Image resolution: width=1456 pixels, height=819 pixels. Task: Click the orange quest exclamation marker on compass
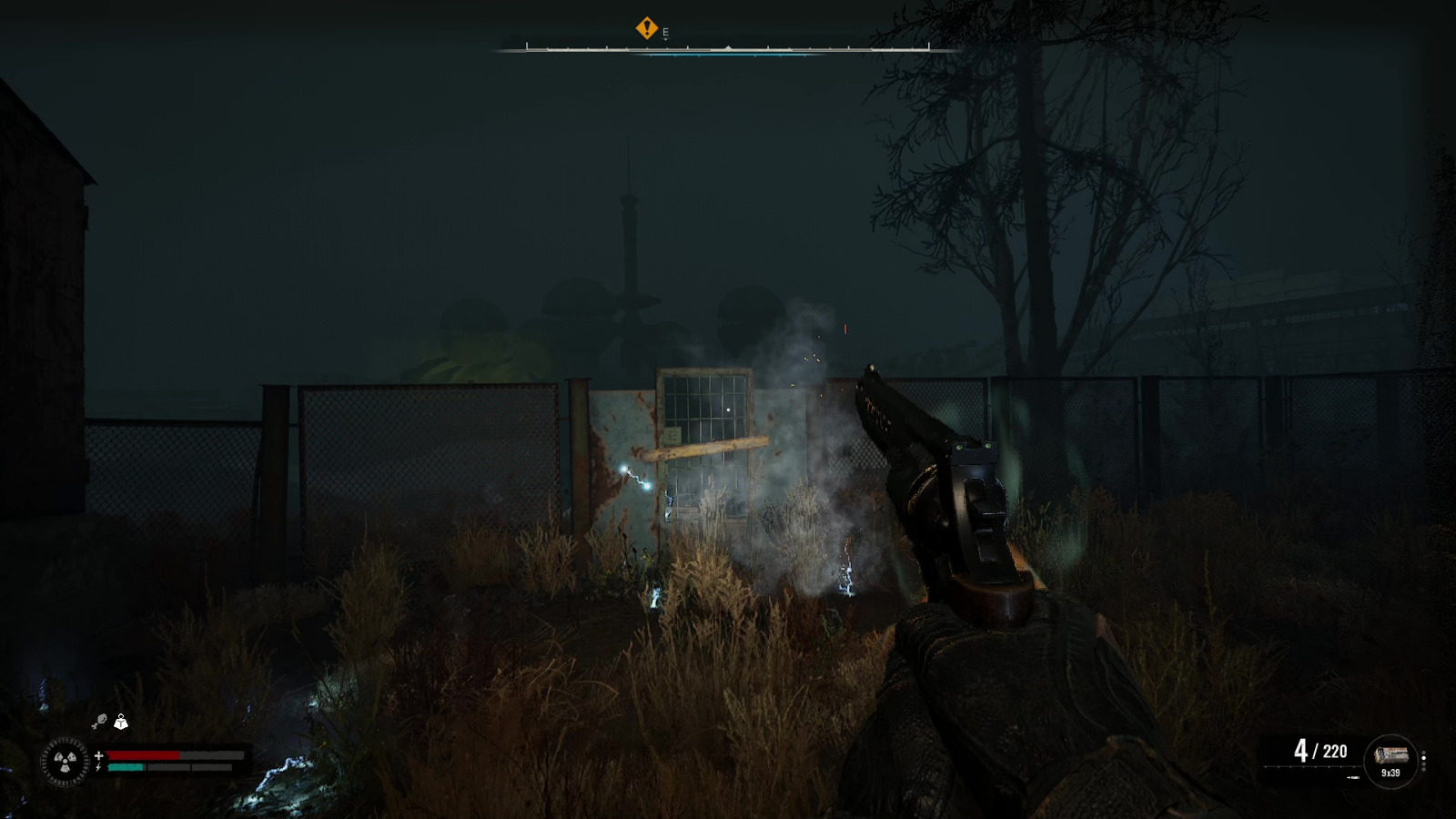tap(647, 28)
